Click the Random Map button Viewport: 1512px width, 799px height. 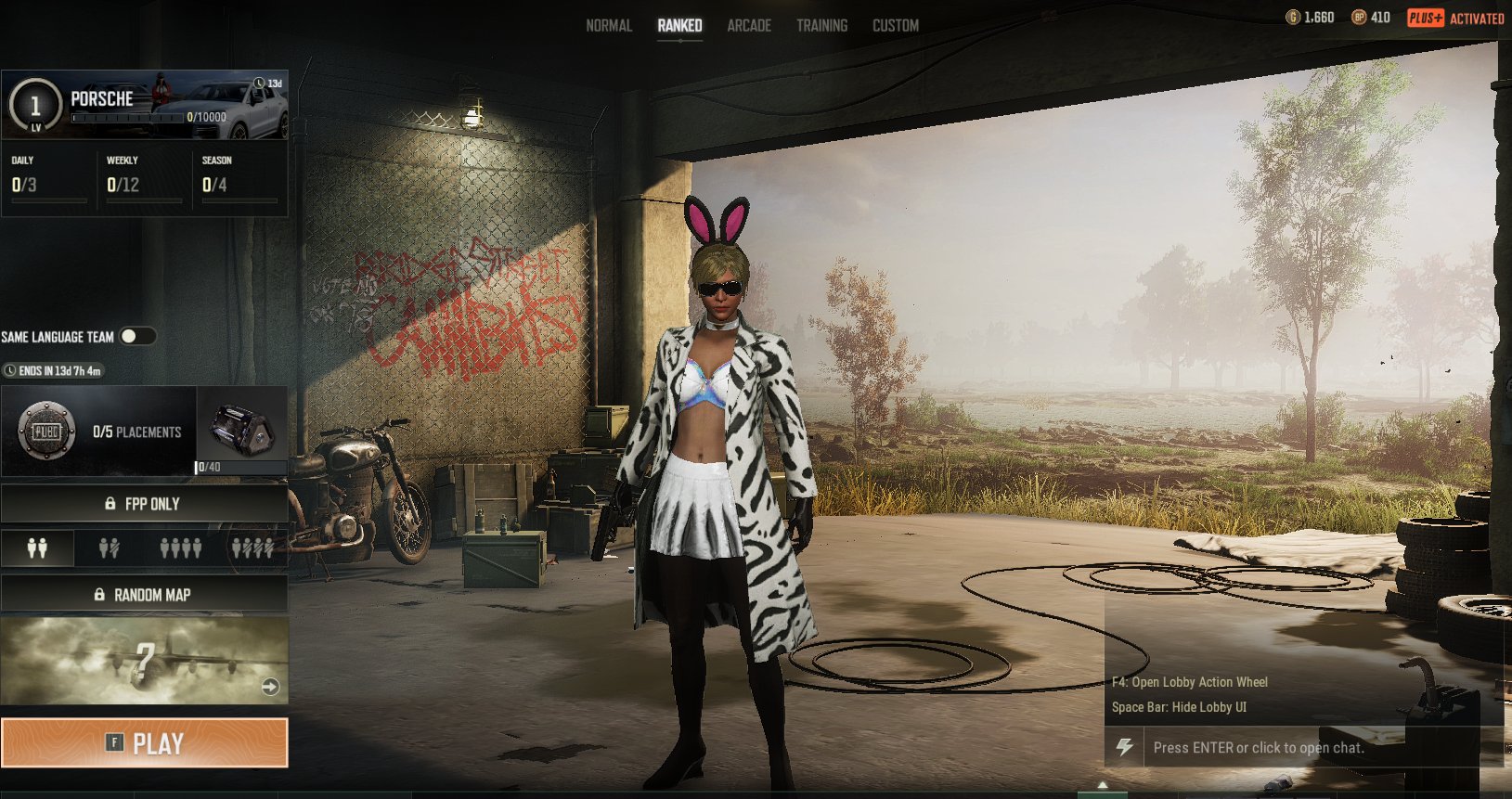144,595
